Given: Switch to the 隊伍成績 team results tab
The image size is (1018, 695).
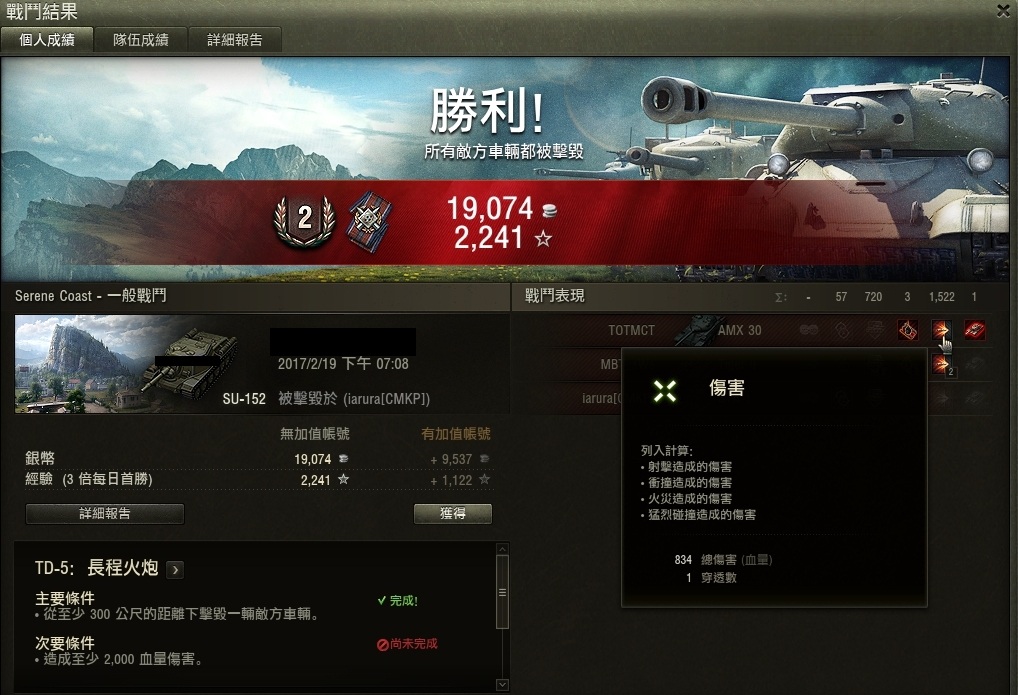Looking at the screenshot, I should click(140, 40).
